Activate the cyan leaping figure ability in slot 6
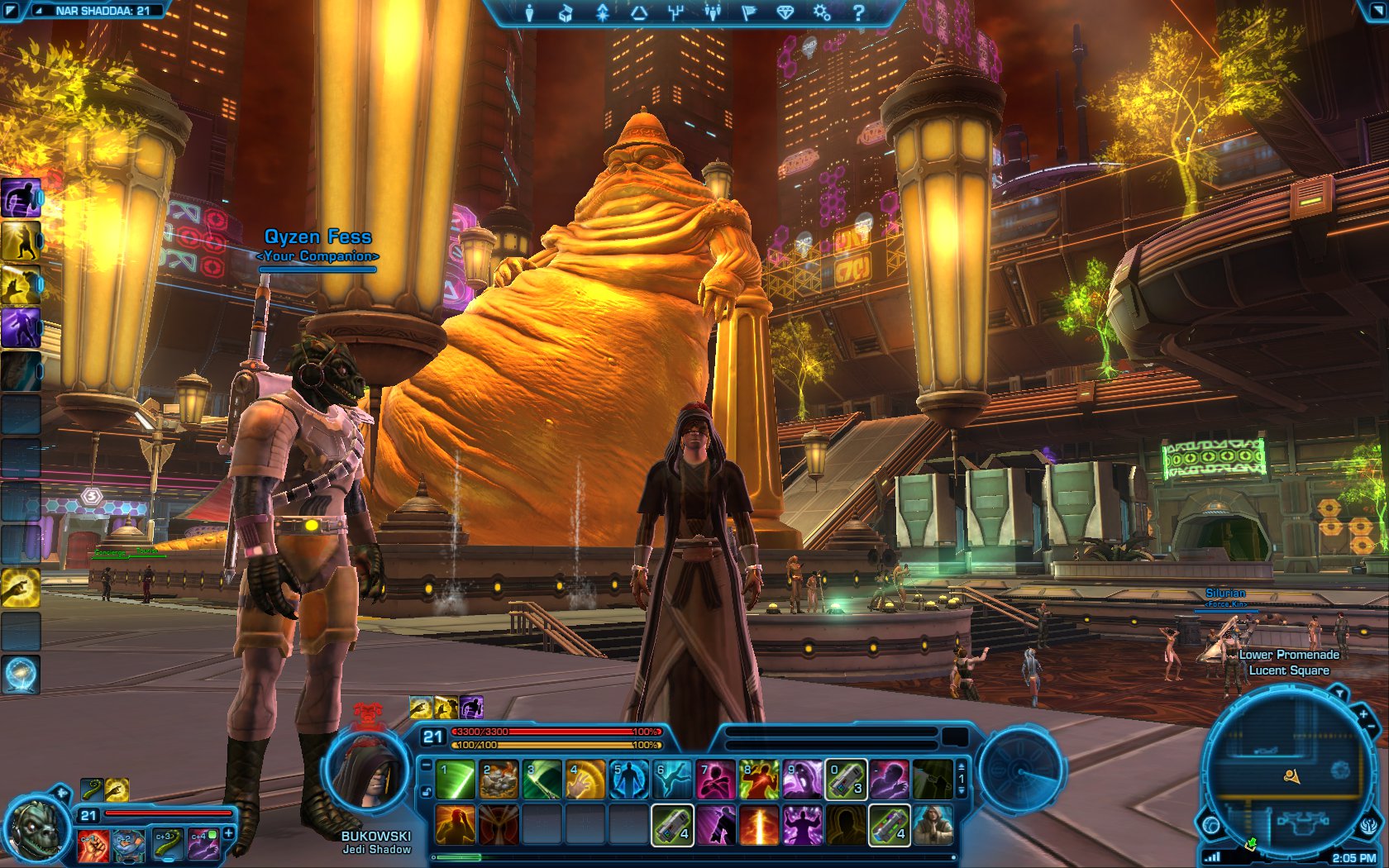Screen dimensions: 1389x868 [x=671, y=780]
